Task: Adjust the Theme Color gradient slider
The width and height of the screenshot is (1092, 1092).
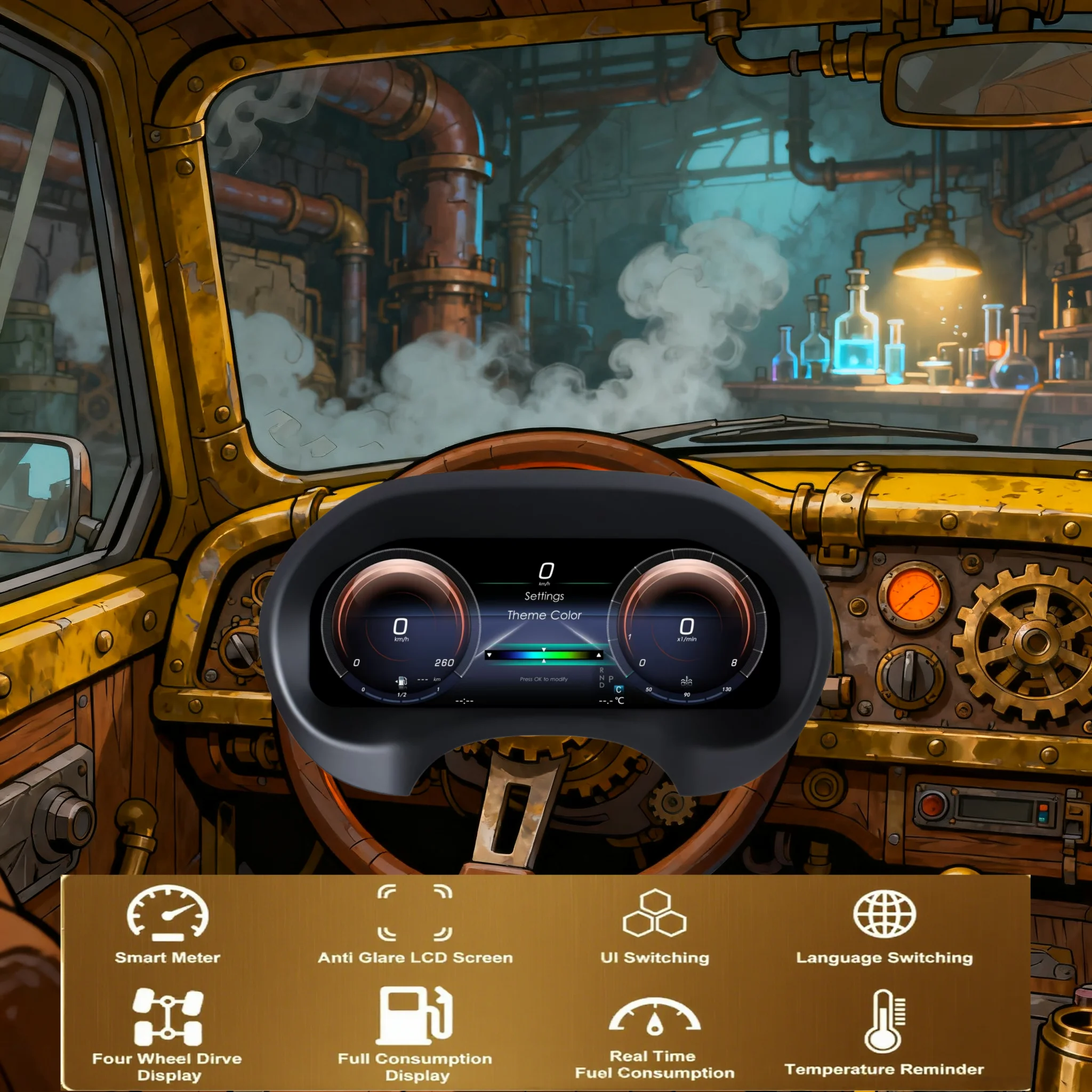Action: [x=544, y=655]
